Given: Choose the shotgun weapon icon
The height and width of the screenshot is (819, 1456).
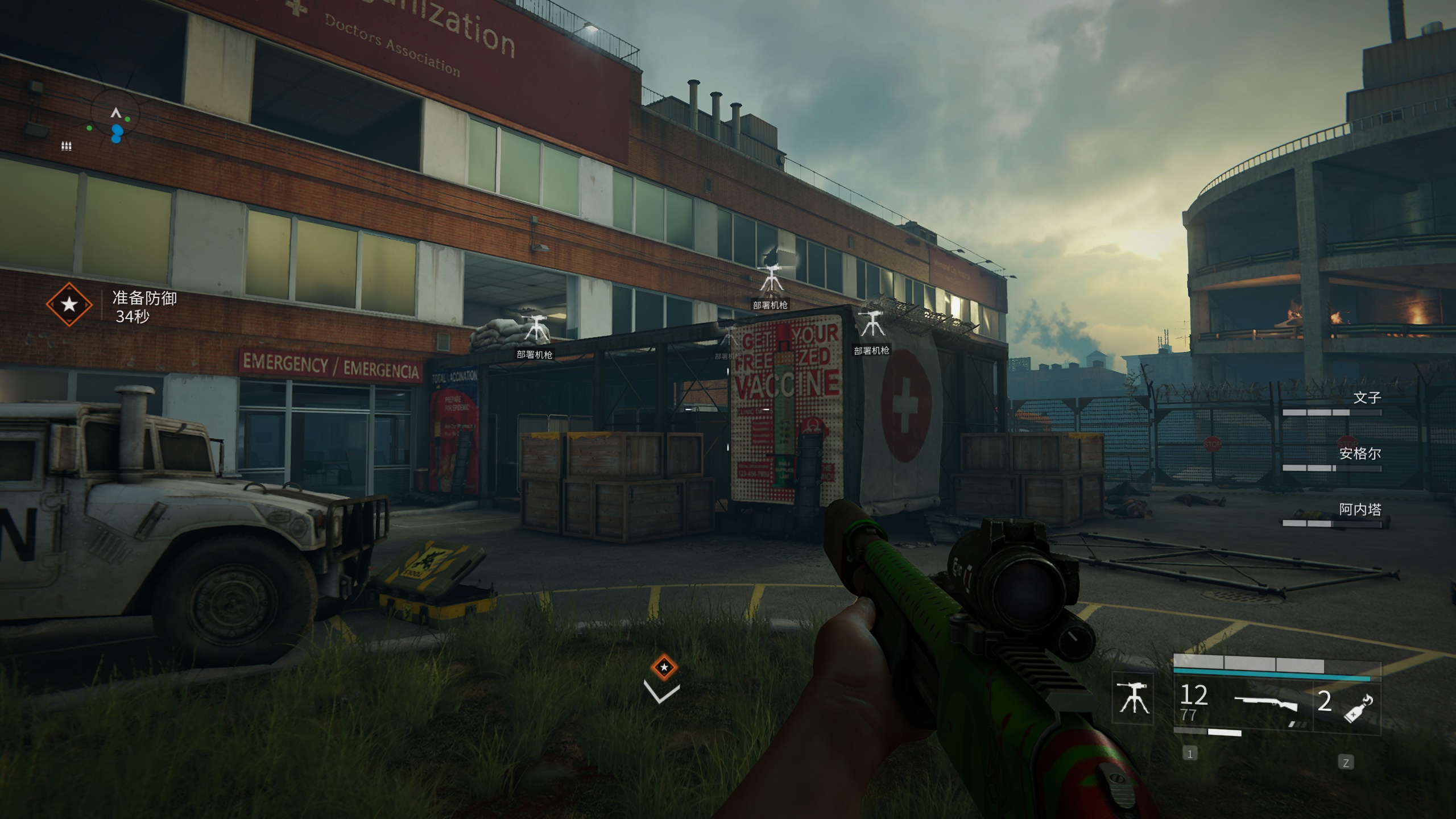Looking at the screenshot, I should (1266, 704).
